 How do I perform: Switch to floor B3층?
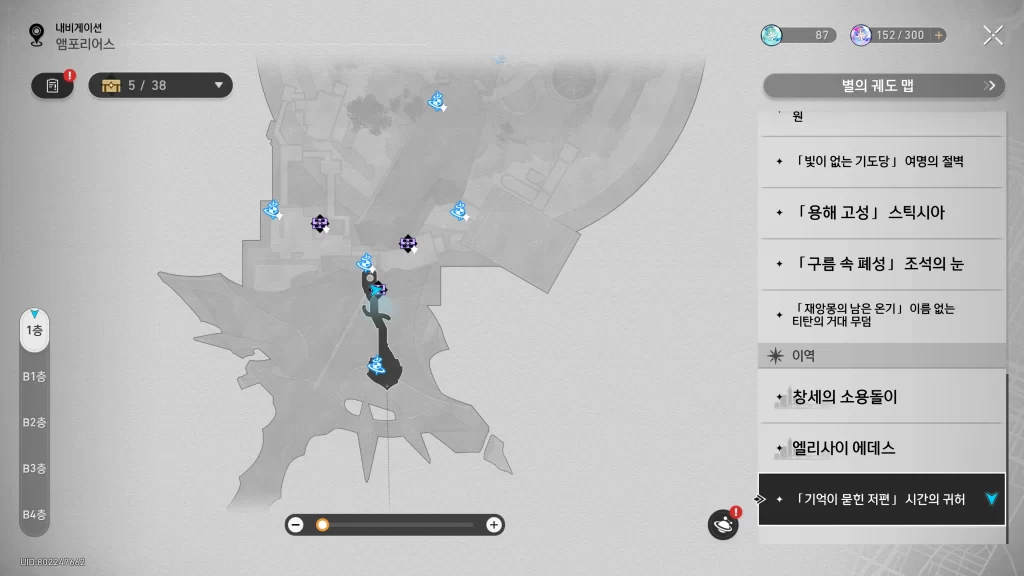click(x=35, y=468)
